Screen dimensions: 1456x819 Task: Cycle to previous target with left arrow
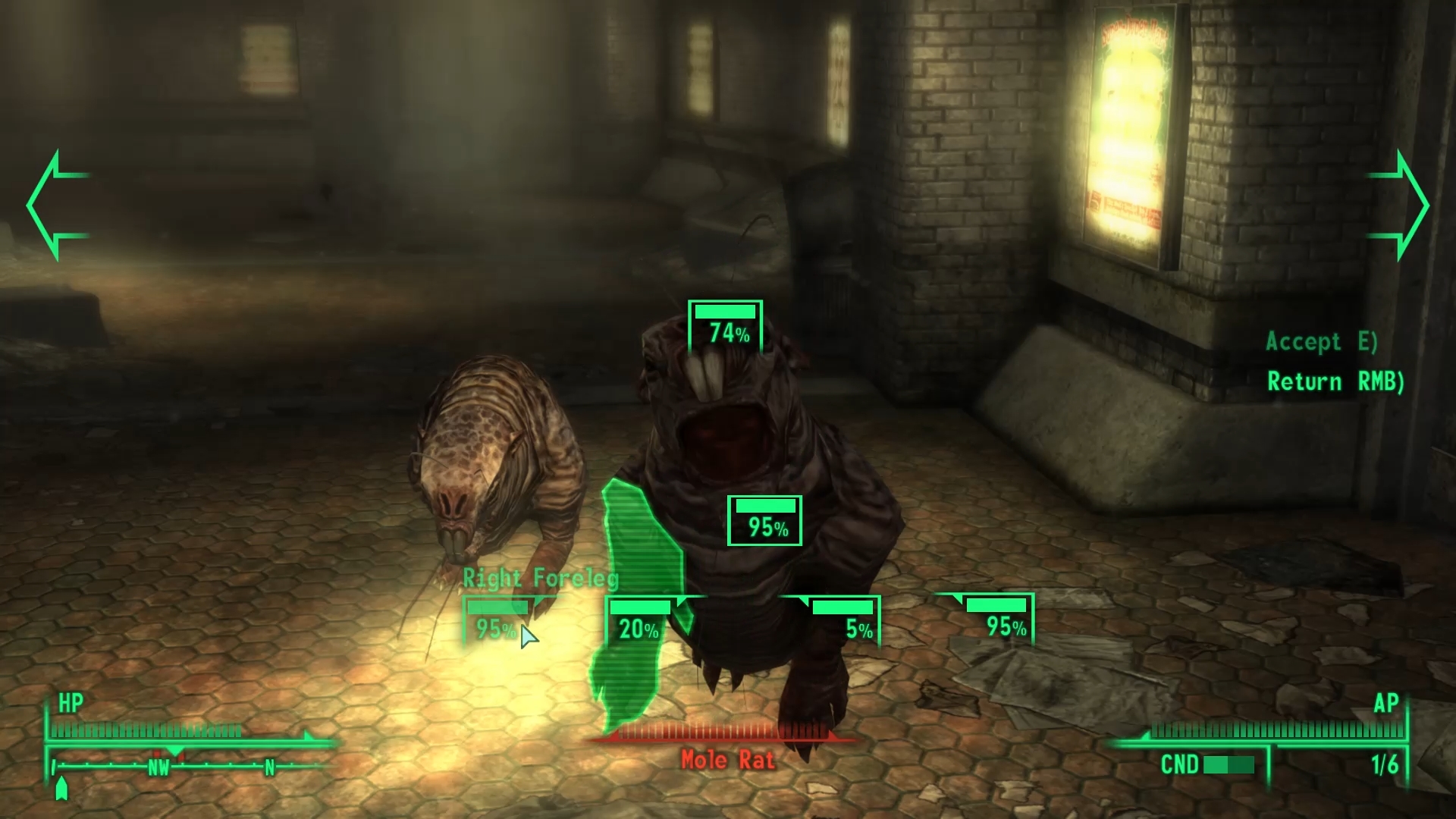pyautogui.click(x=56, y=206)
